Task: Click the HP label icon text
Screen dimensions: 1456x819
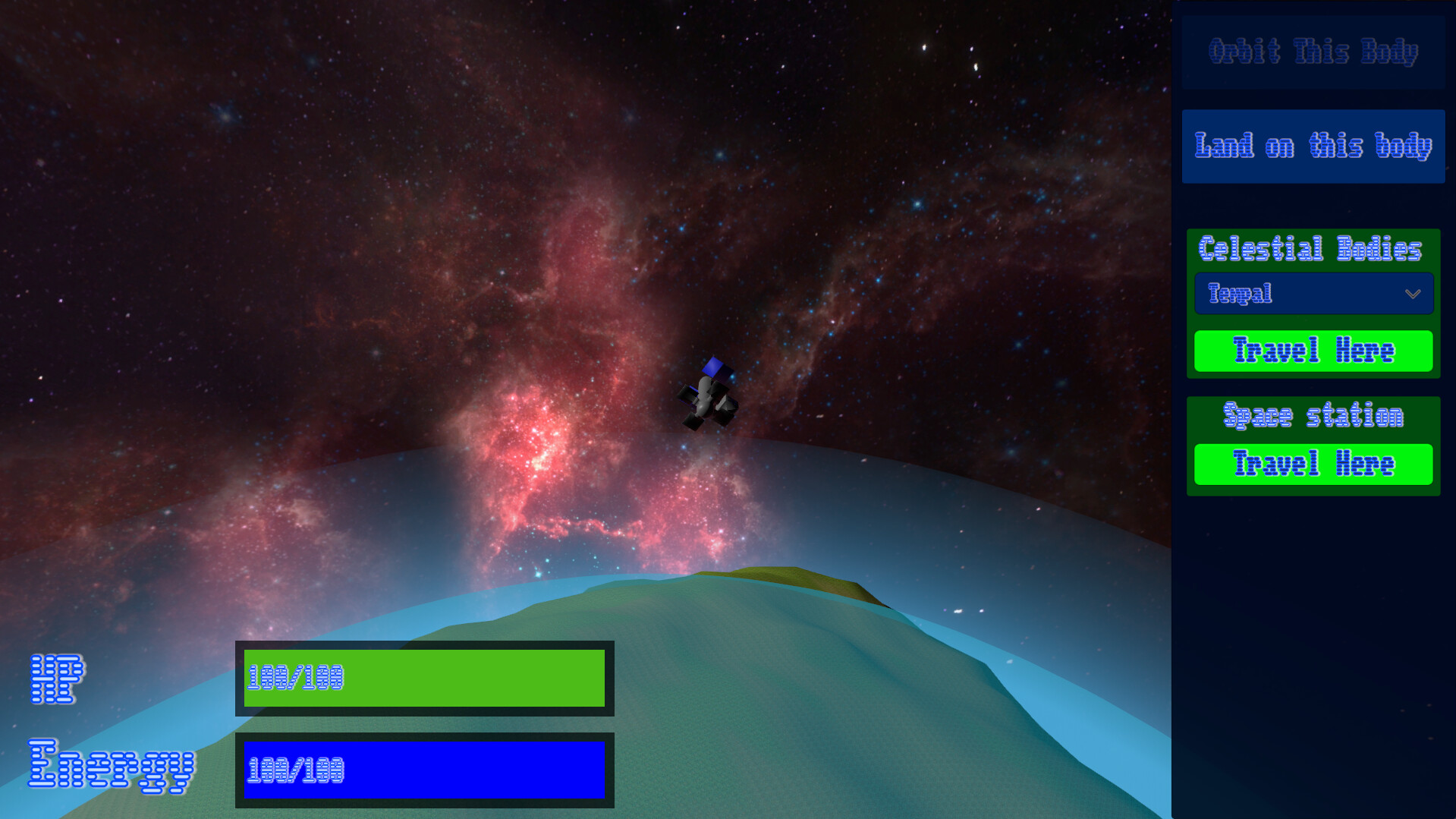Action: coord(57,678)
